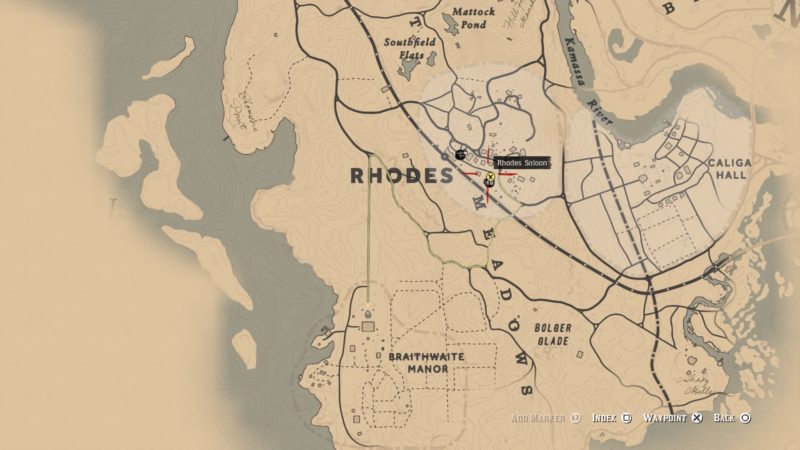Click the Rhodes Saloon tooltip label

coord(522,162)
